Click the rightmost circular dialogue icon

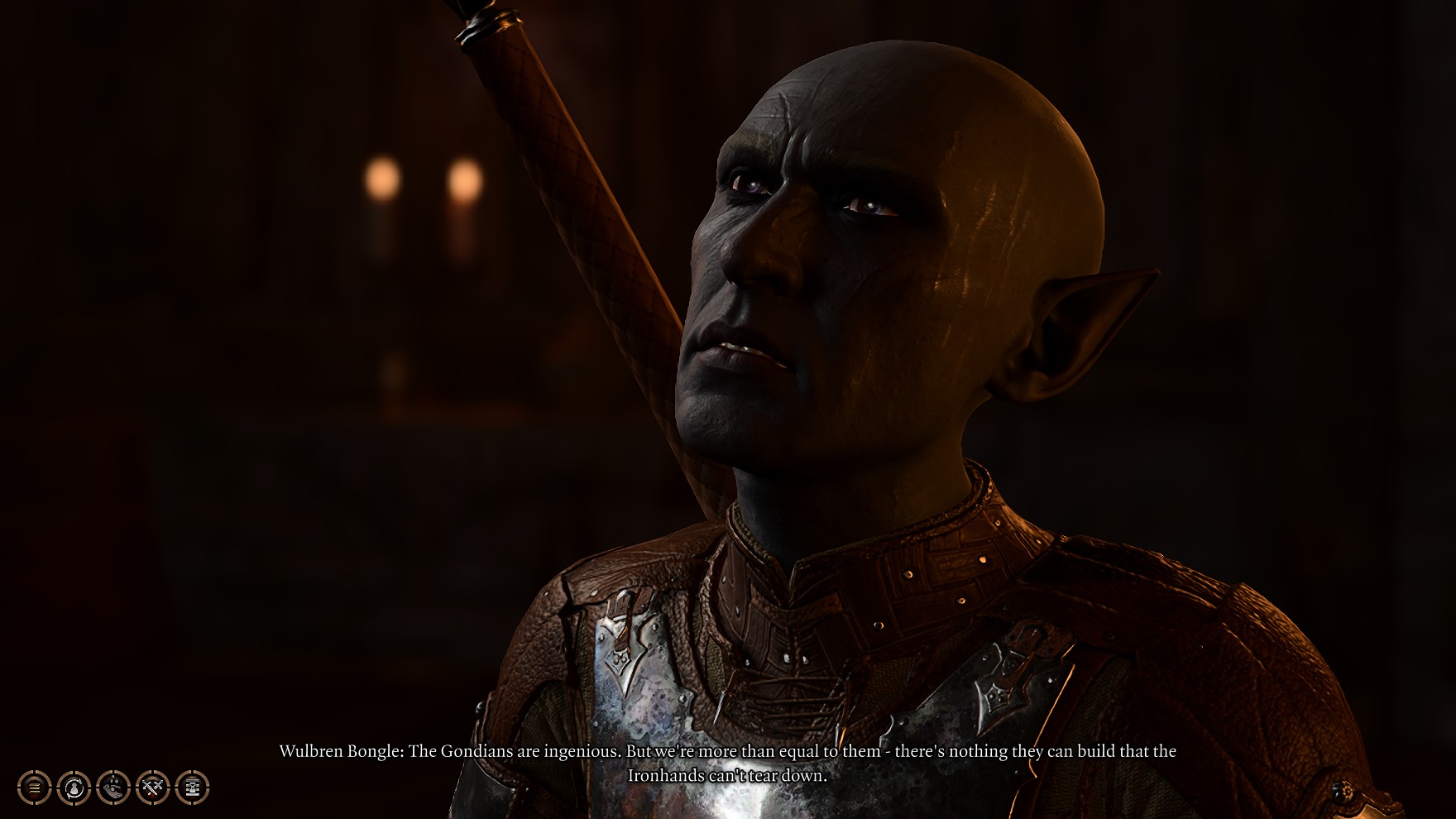(192, 788)
